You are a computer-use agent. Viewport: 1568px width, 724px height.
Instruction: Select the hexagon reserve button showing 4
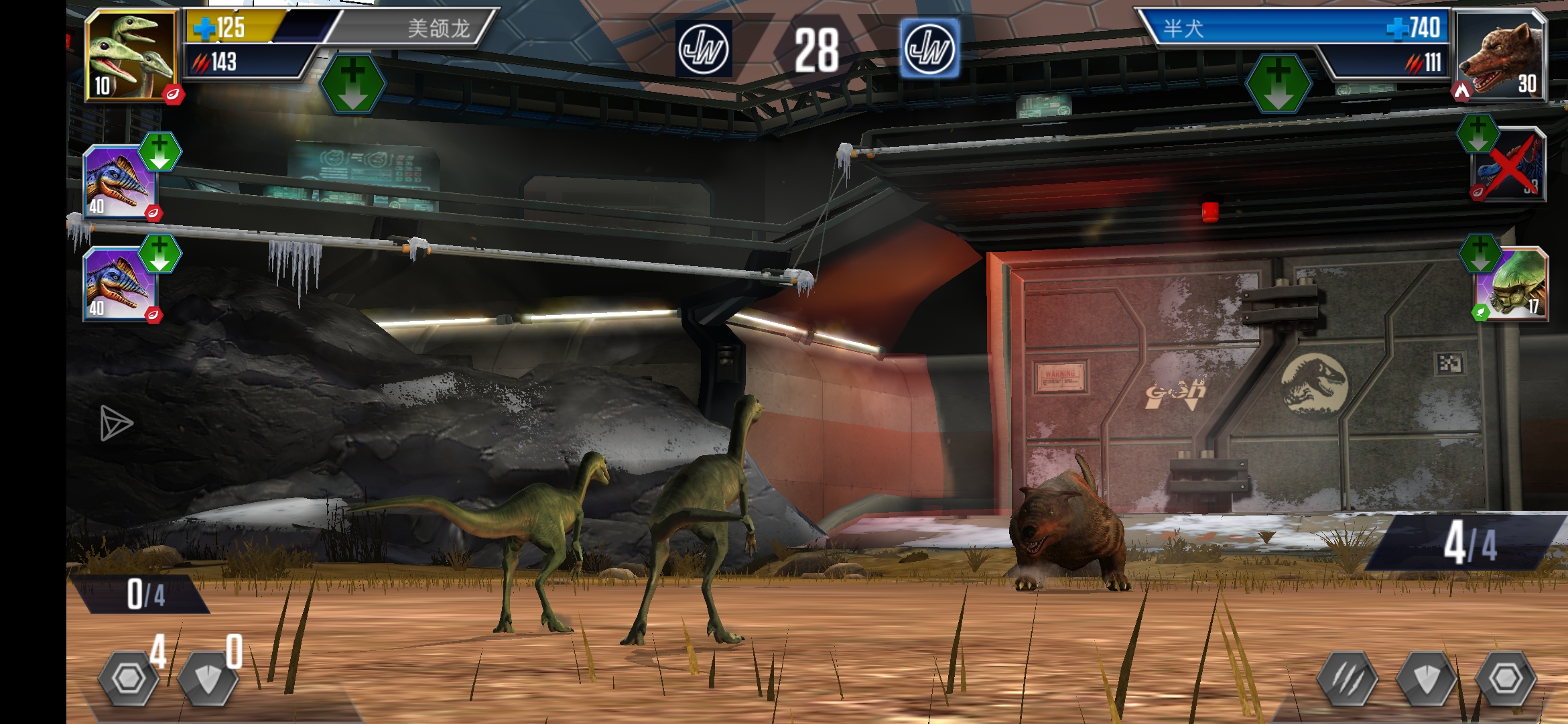click(x=128, y=678)
